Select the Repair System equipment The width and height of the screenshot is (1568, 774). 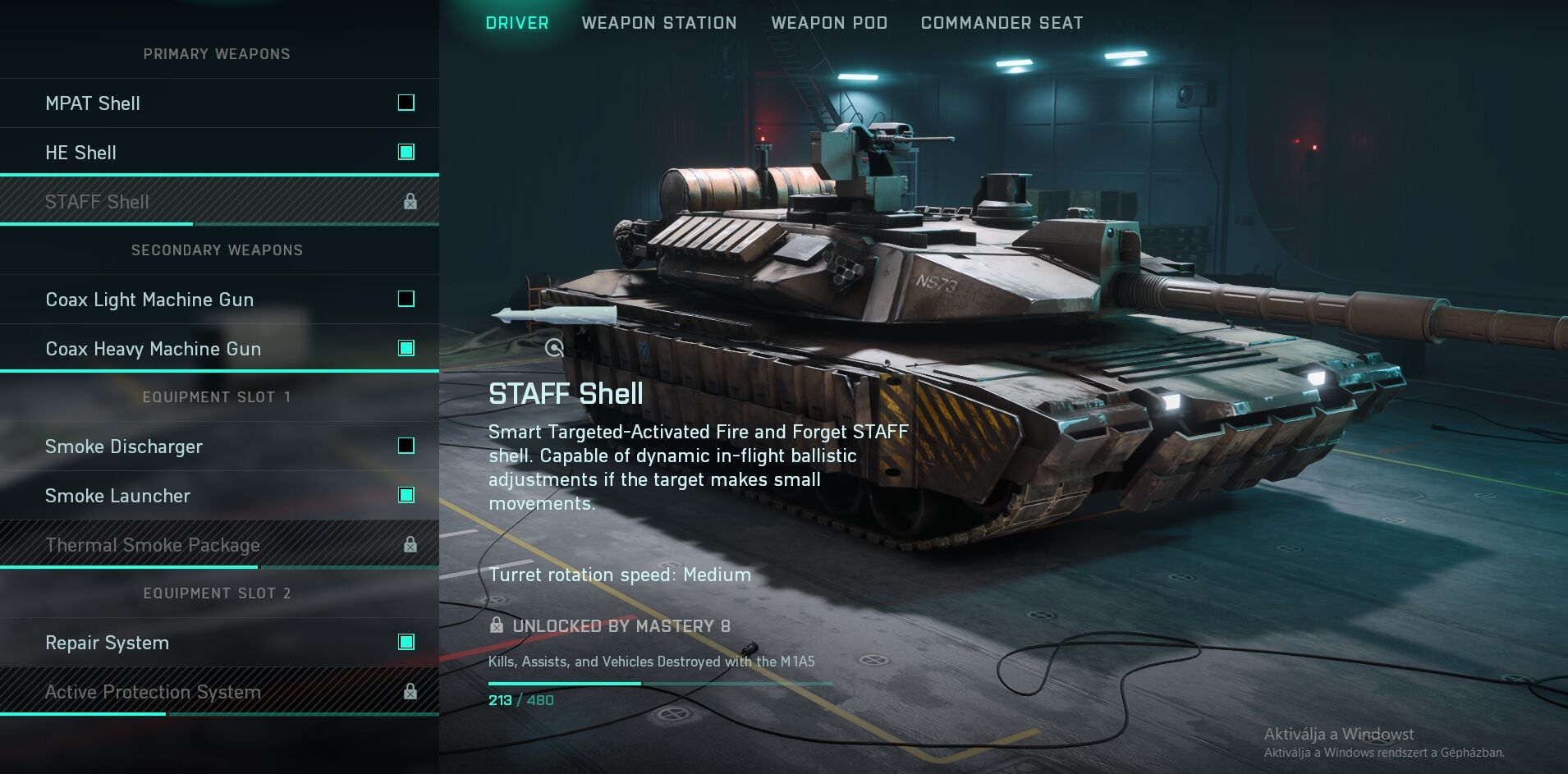pos(219,643)
